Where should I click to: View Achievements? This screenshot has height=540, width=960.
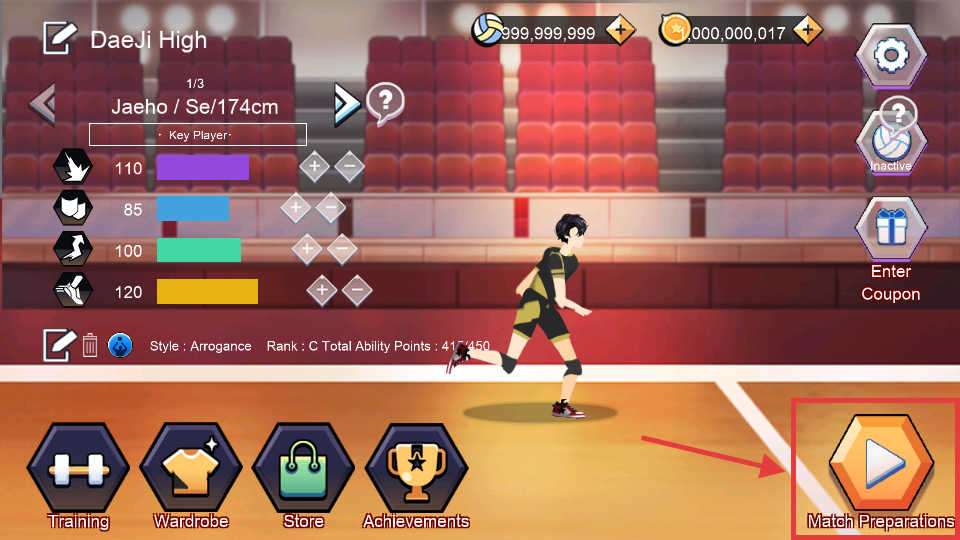tap(415, 468)
